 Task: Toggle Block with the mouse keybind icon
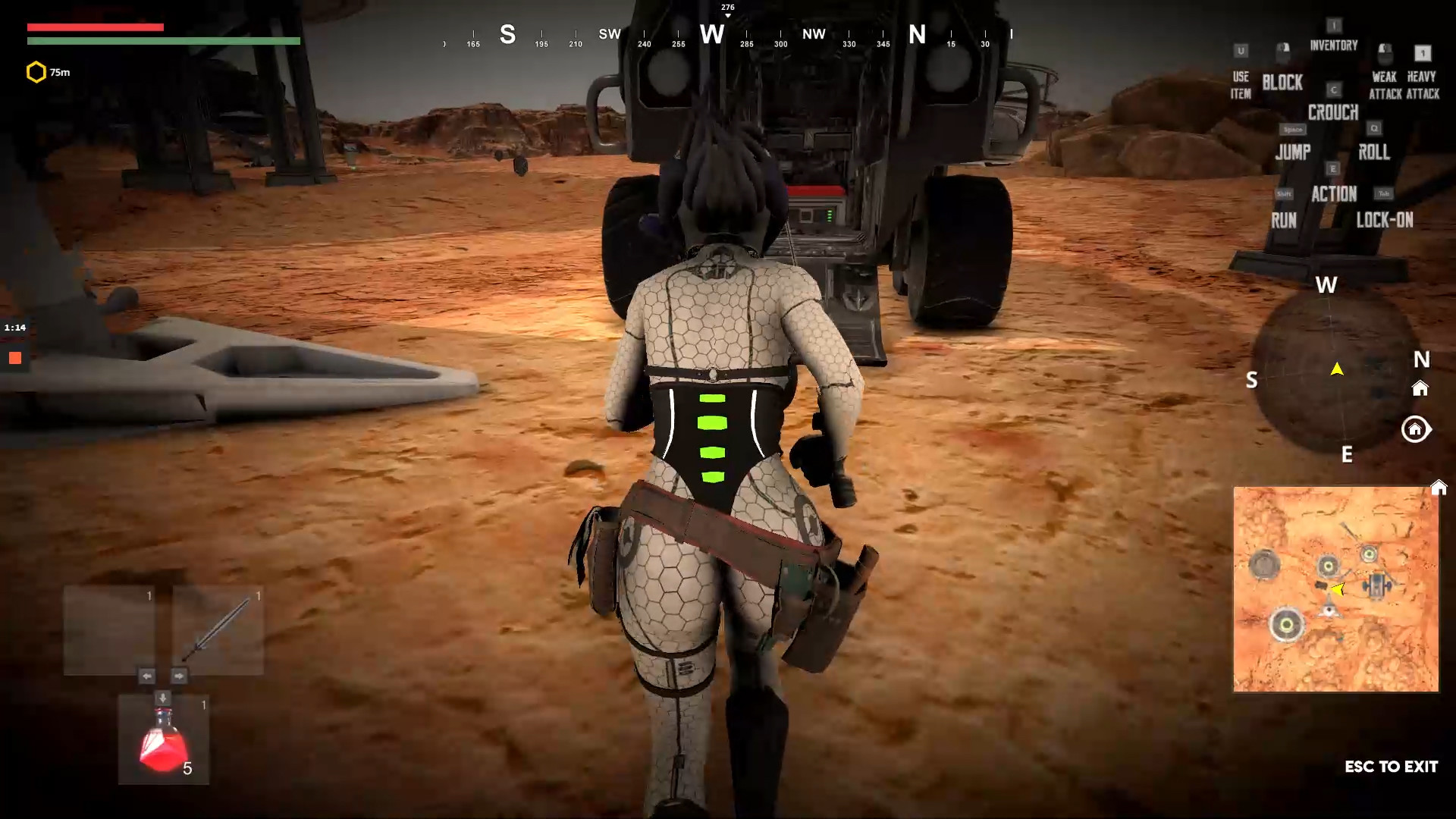point(1283,52)
